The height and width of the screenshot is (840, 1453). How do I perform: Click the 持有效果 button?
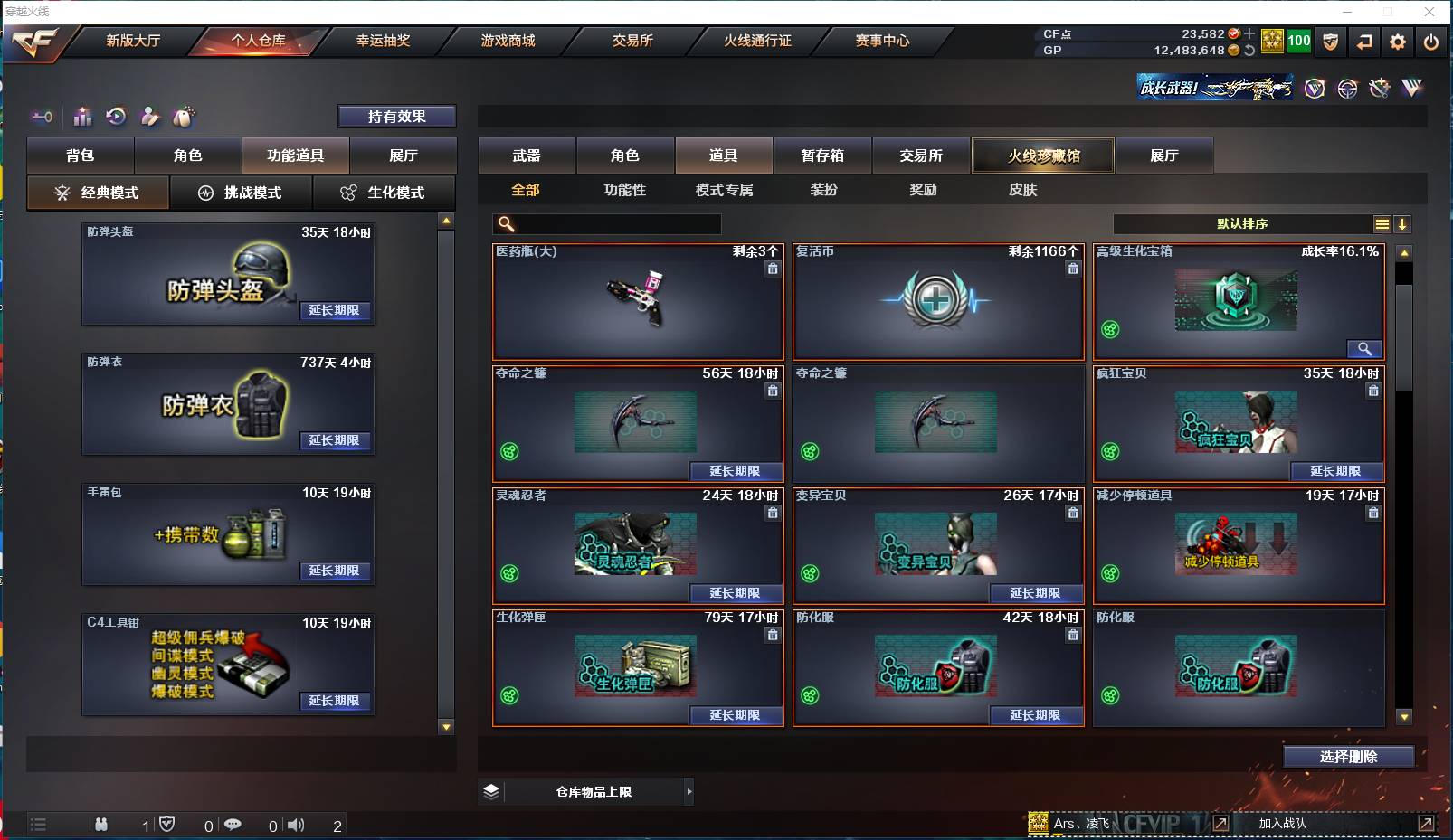(397, 116)
